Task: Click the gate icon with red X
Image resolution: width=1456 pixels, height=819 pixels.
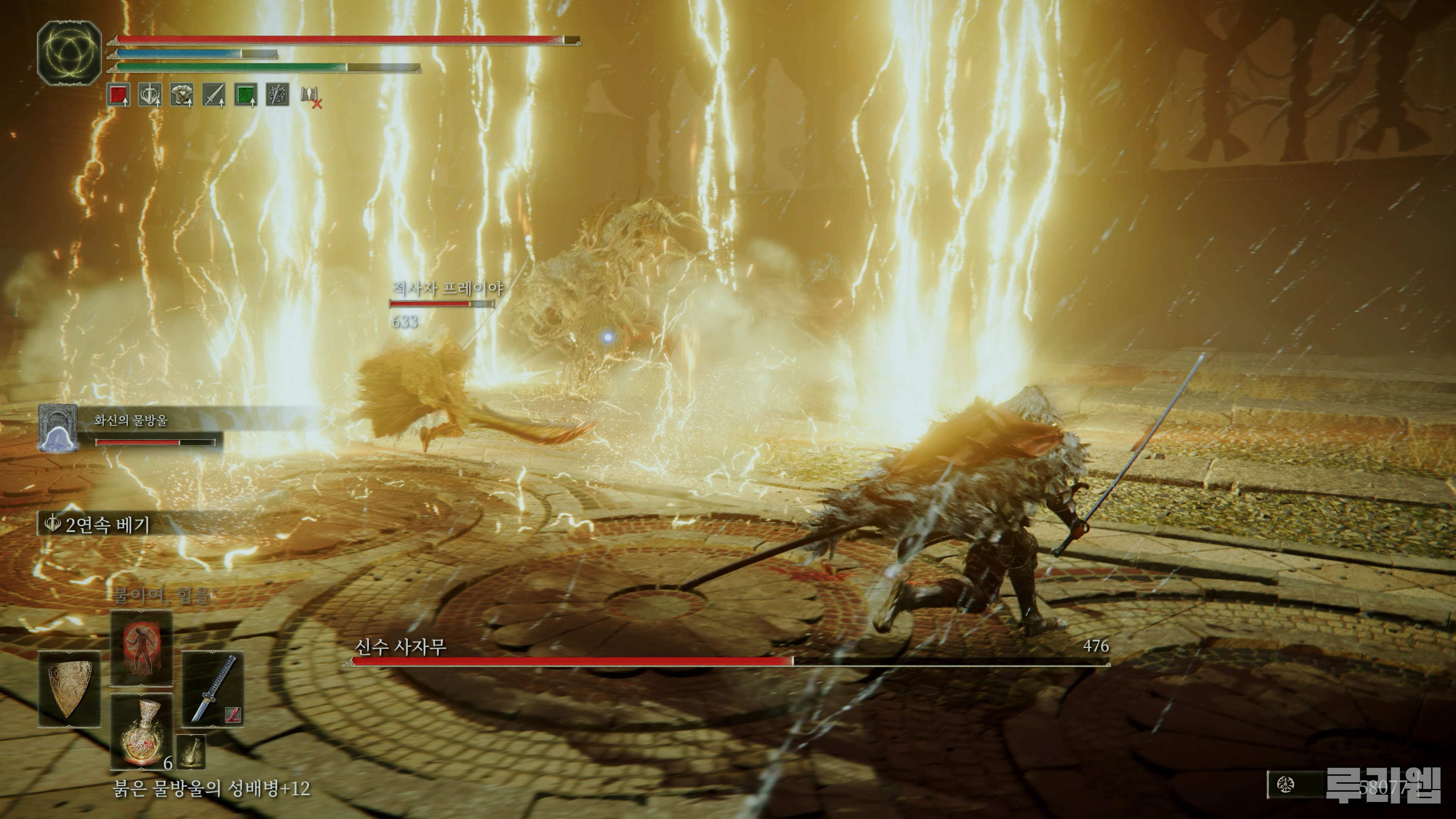Action: [x=310, y=96]
